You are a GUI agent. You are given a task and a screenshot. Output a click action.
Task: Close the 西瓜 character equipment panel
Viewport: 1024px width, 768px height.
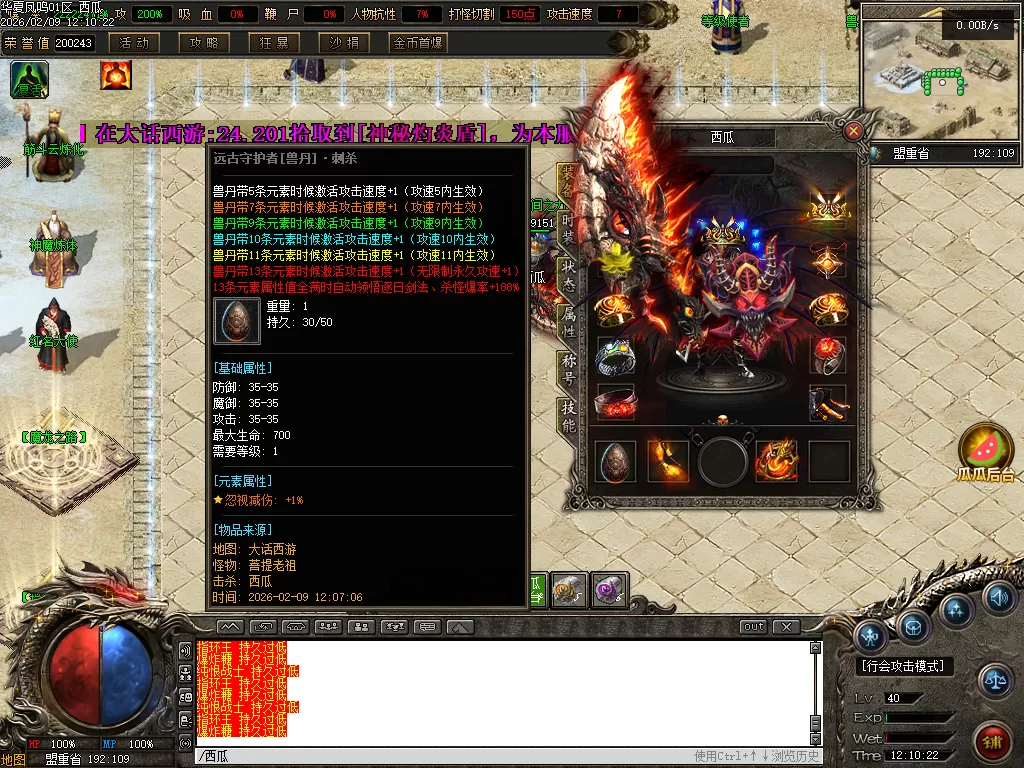(x=853, y=131)
